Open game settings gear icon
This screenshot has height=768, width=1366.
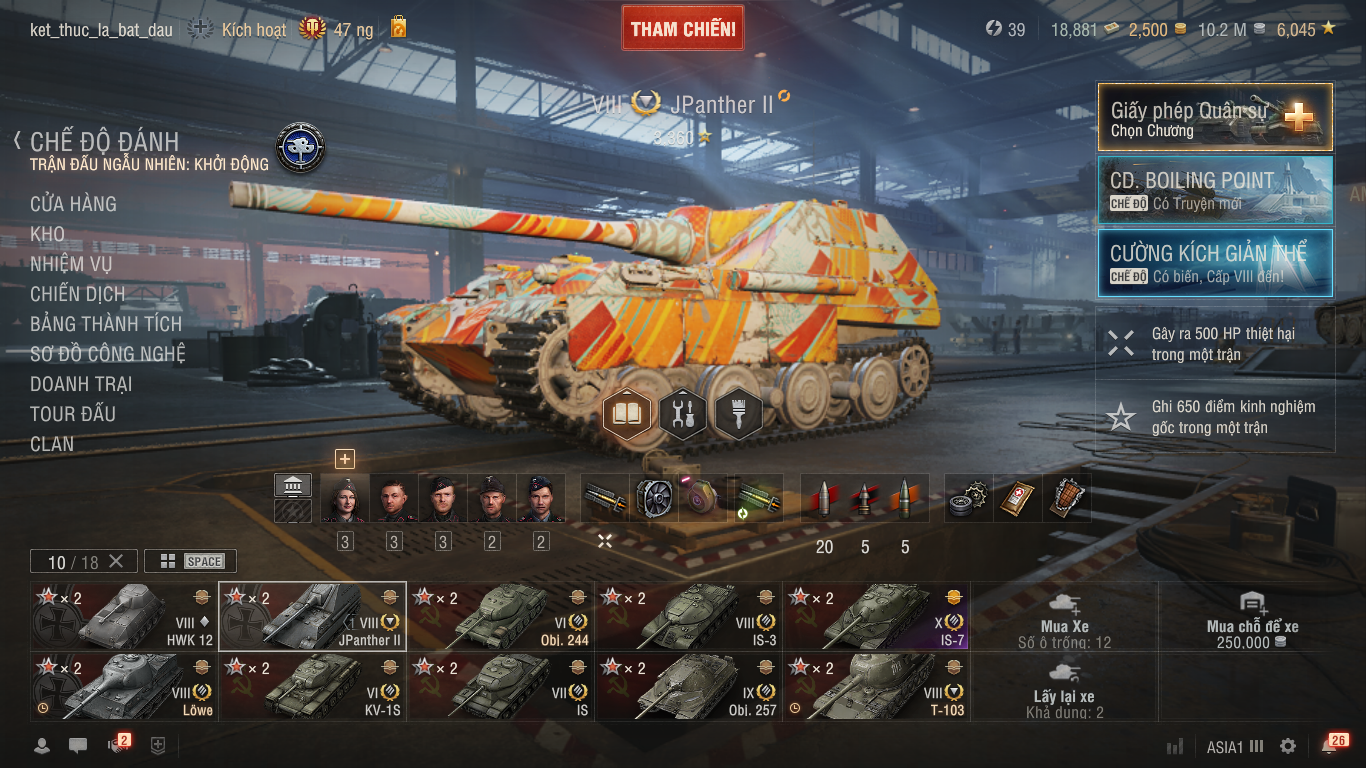point(1288,746)
